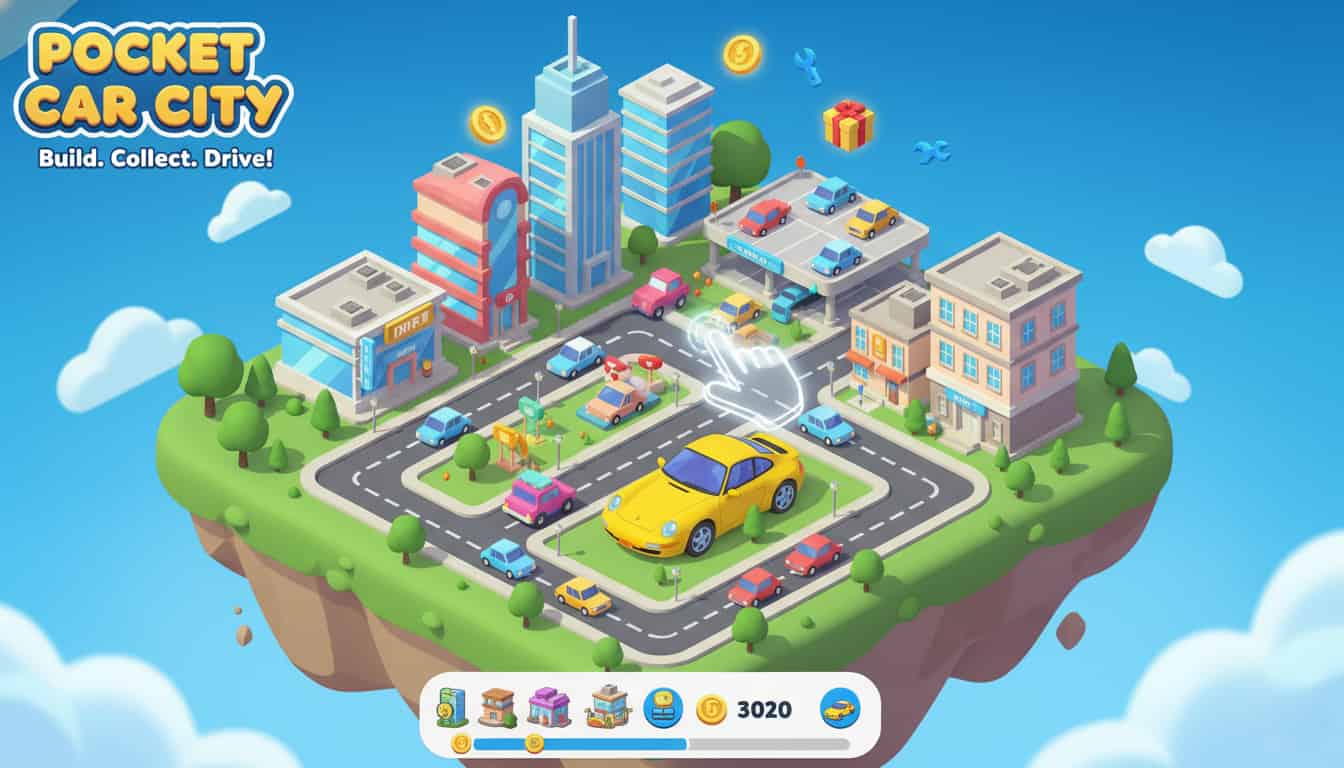Select the yellow sports car on the grass
This screenshot has width=1344, height=768.
coord(700,500)
